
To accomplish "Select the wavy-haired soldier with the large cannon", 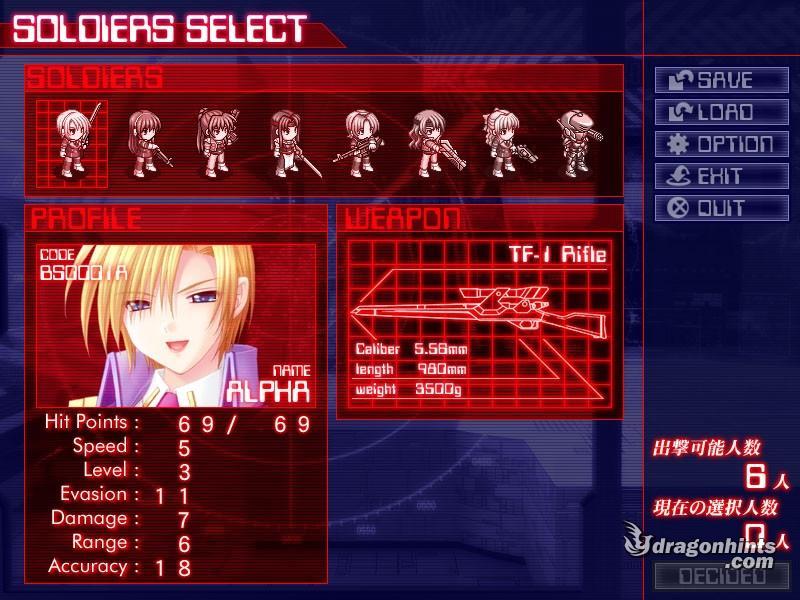I will point(430,143).
